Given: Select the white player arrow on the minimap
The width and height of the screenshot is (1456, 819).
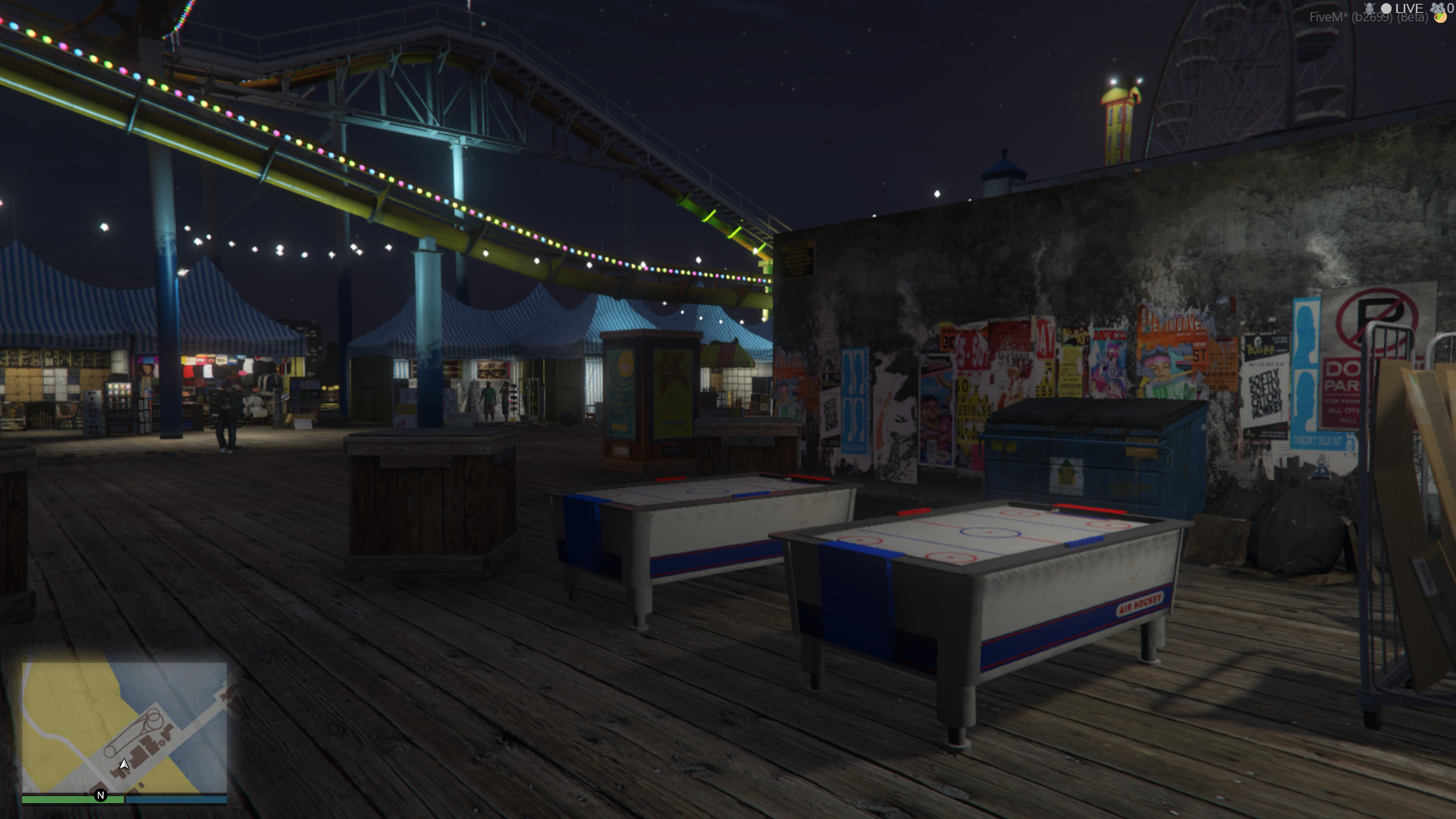Looking at the screenshot, I should (124, 764).
